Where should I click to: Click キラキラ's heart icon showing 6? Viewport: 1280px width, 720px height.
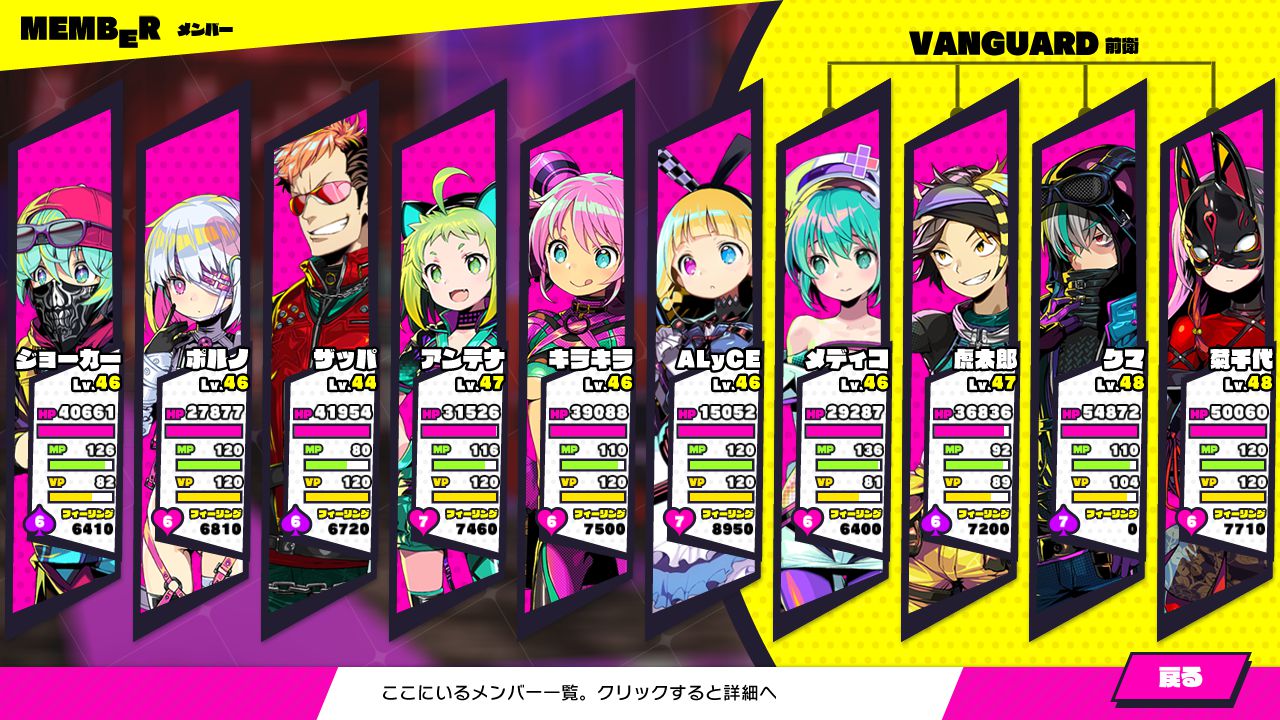pos(550,520)
